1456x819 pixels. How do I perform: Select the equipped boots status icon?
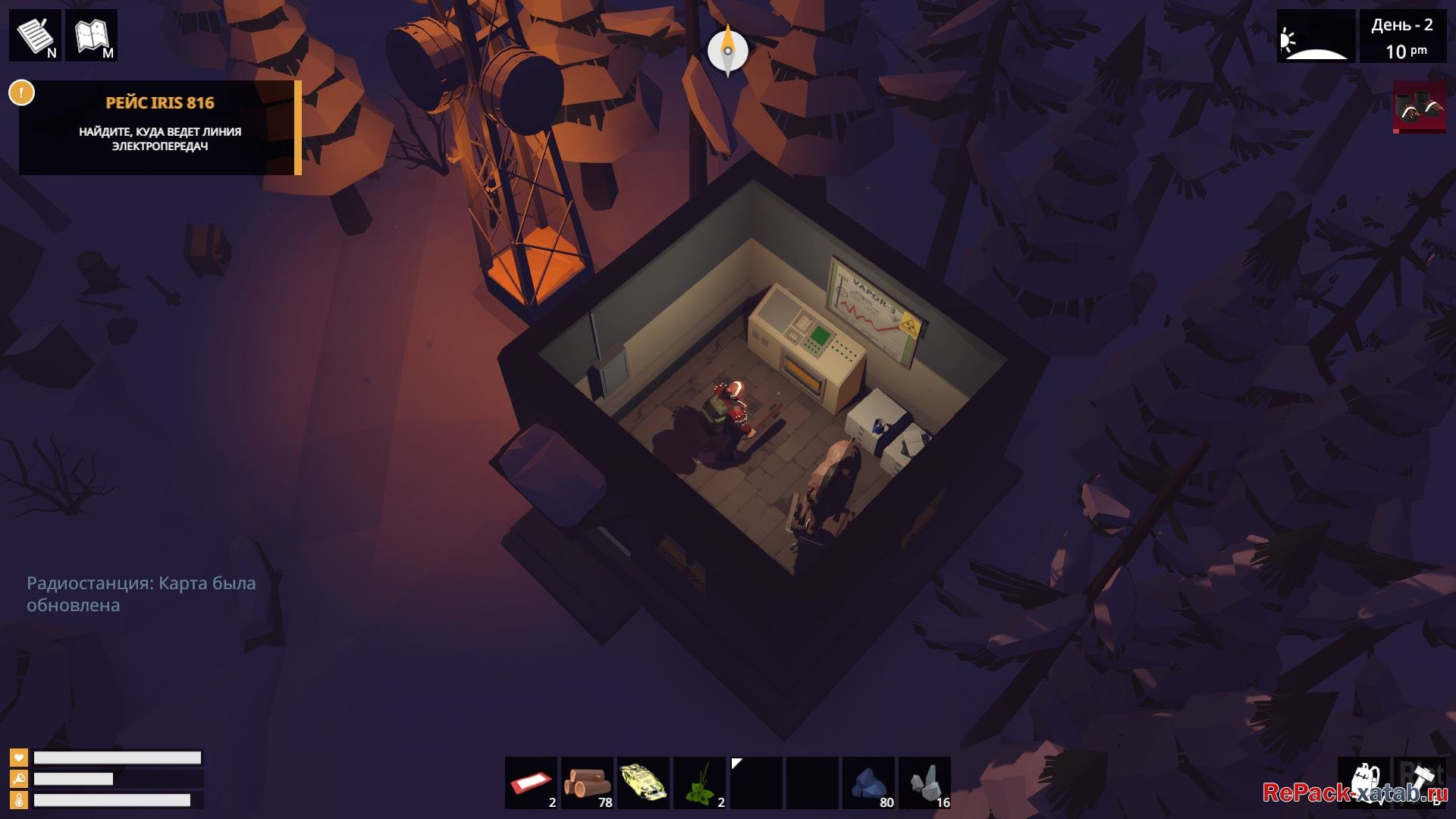(1420, 107)
